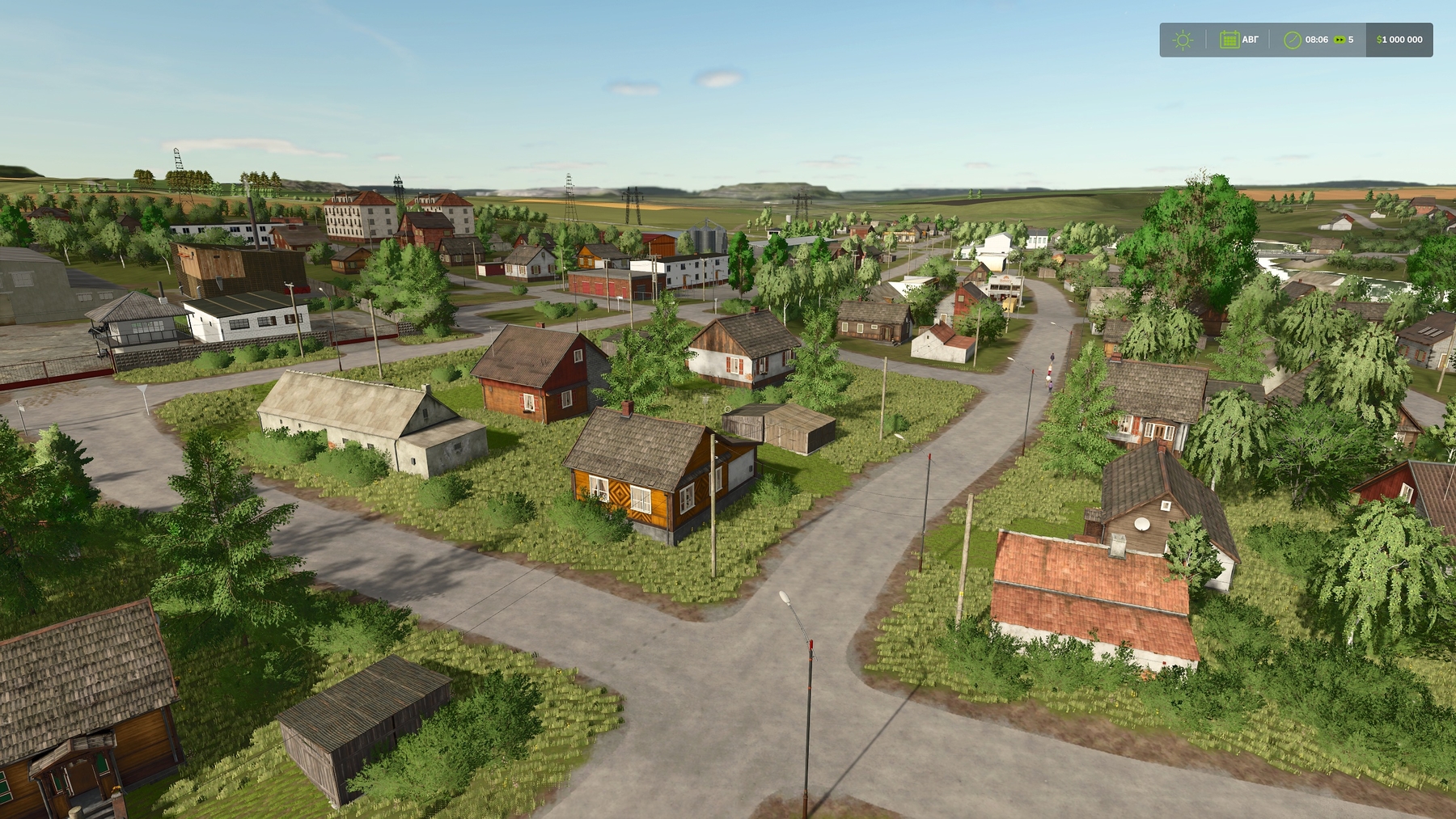Click the $1 000 000 balance display
Image resolution: width=1456 pixels, height=819 pixels.
pyautogui.click(x=1401, y=39)
